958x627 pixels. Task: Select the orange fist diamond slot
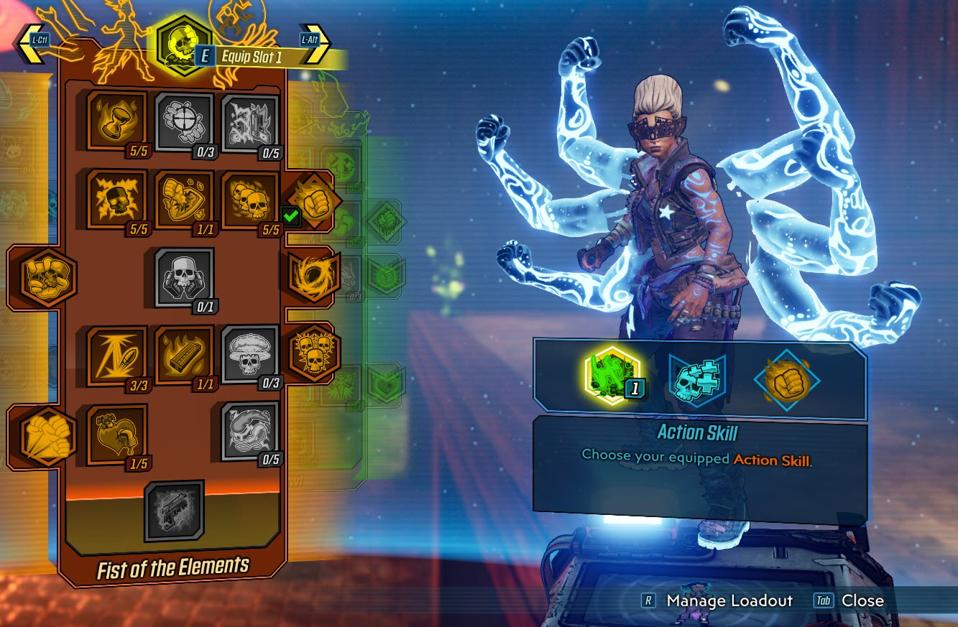[x=786, y=380]
